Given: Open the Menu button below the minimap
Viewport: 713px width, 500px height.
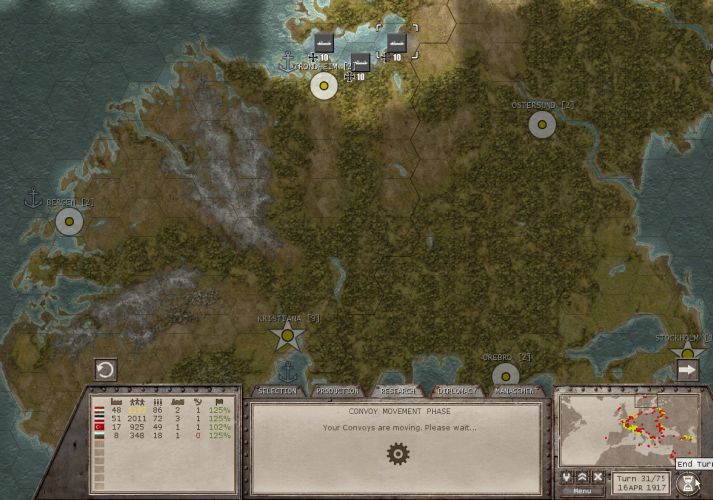Looking at the screenshot, I should tap(582, 491).
